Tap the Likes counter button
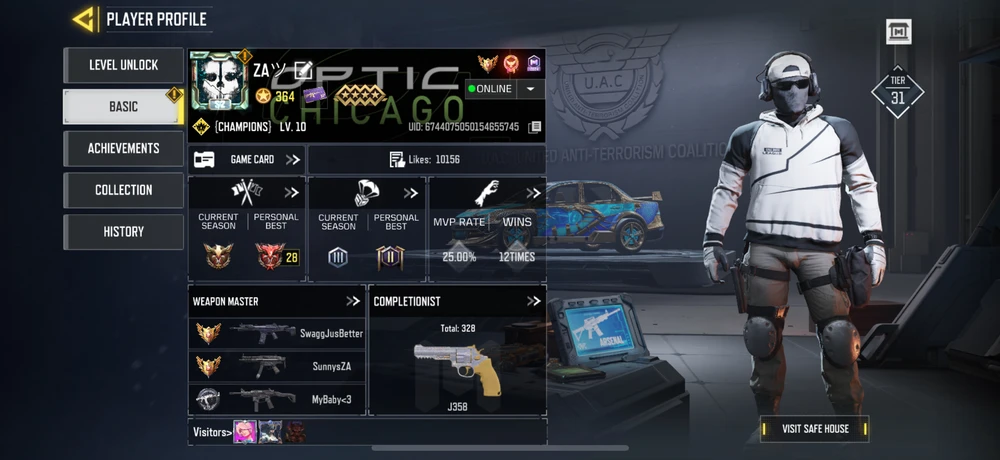 (425, 159)
